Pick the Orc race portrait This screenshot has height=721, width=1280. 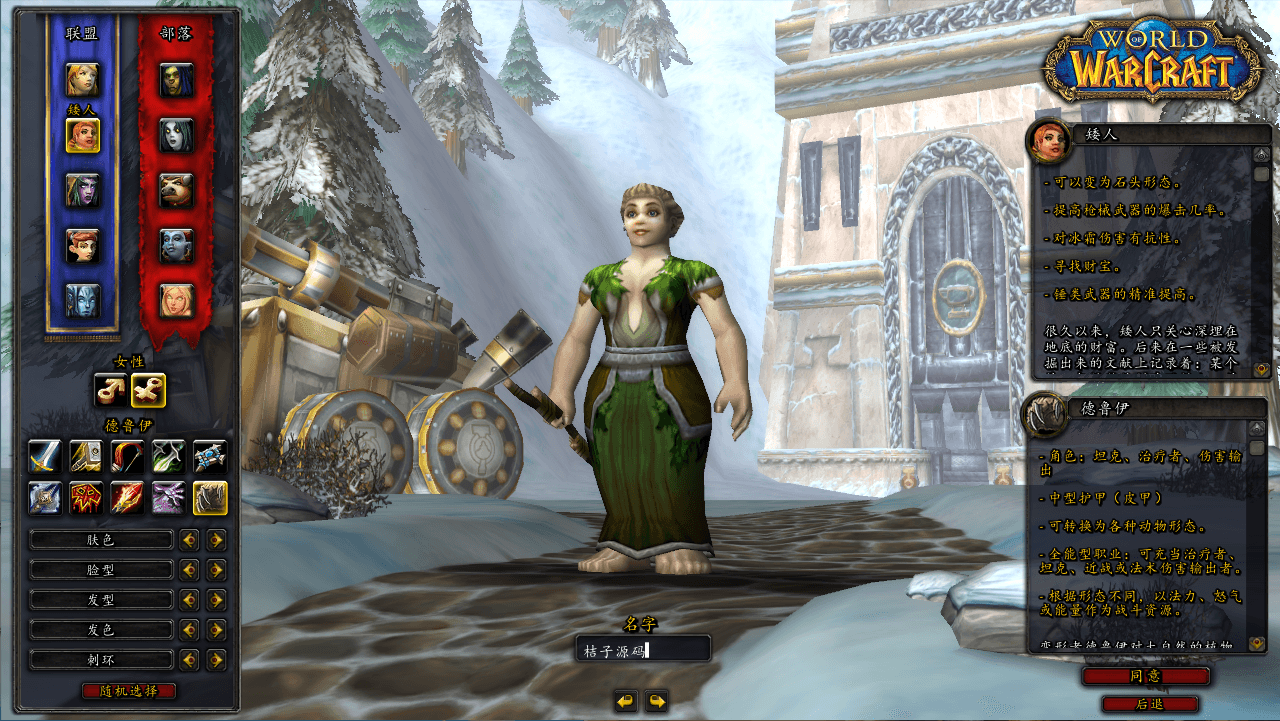click(x=177, y=79)
